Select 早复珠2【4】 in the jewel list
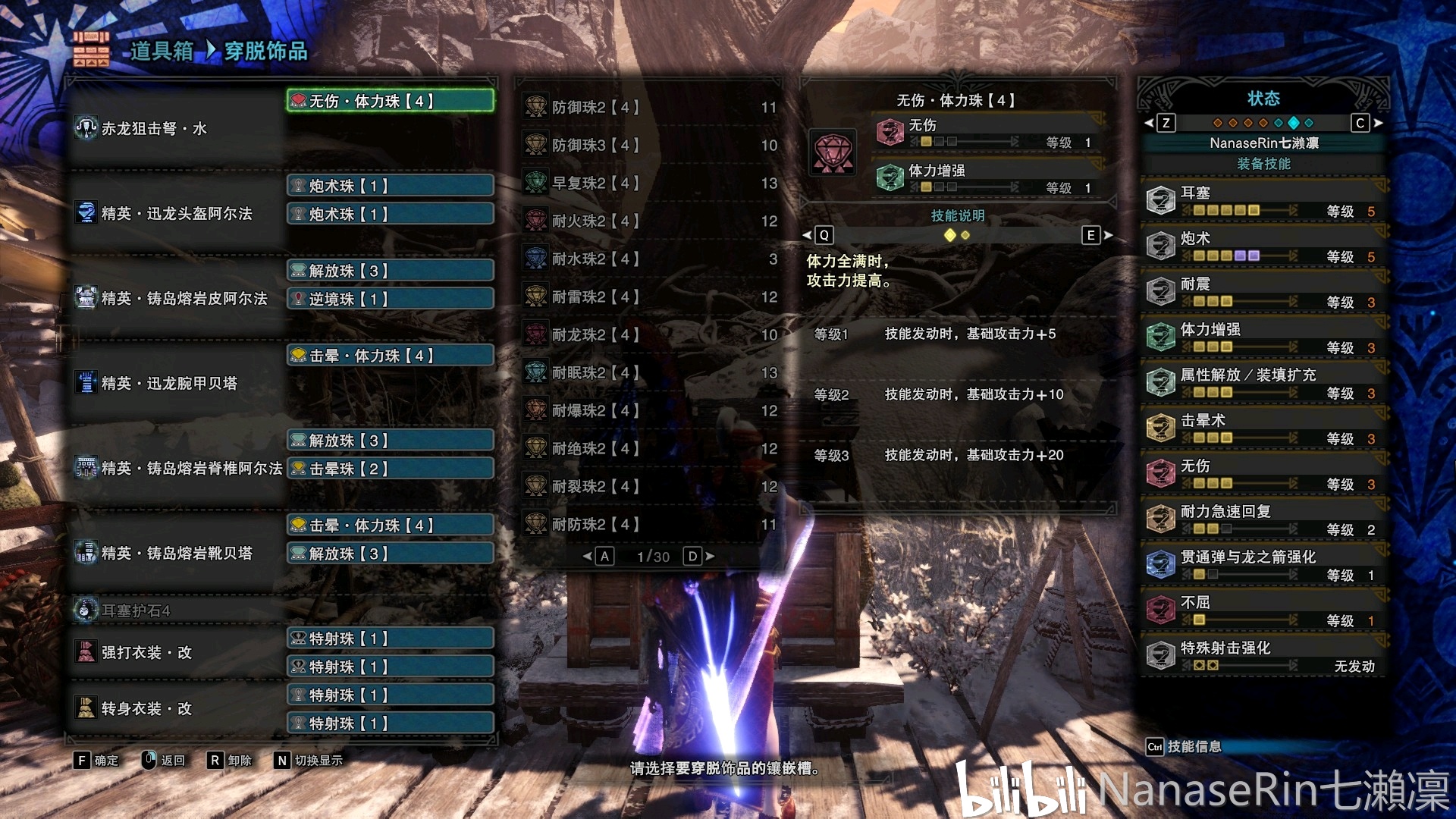Viewport: 1456px width, 819px height. pos(649,183)
